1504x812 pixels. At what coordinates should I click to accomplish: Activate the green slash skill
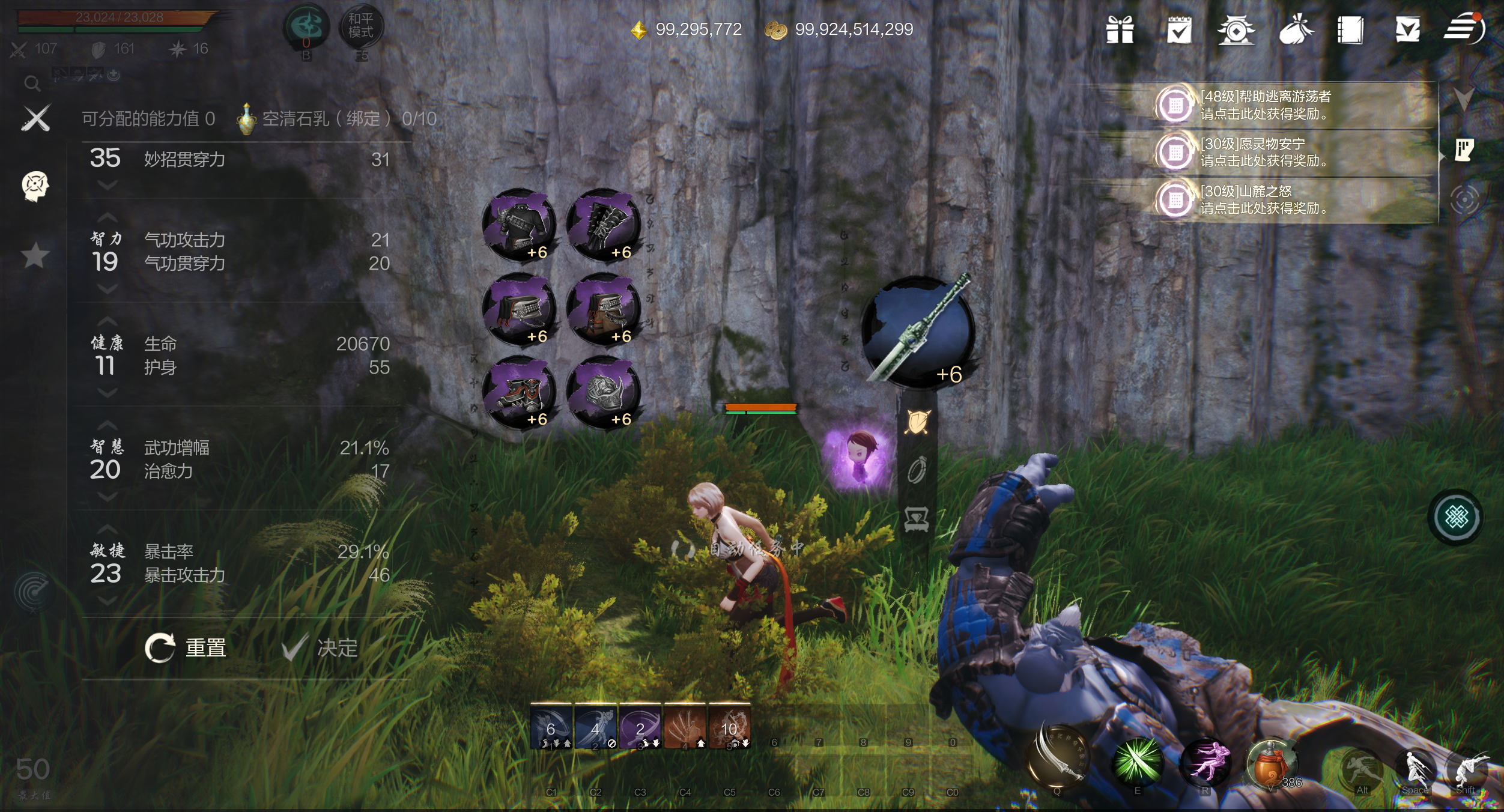1137,761
